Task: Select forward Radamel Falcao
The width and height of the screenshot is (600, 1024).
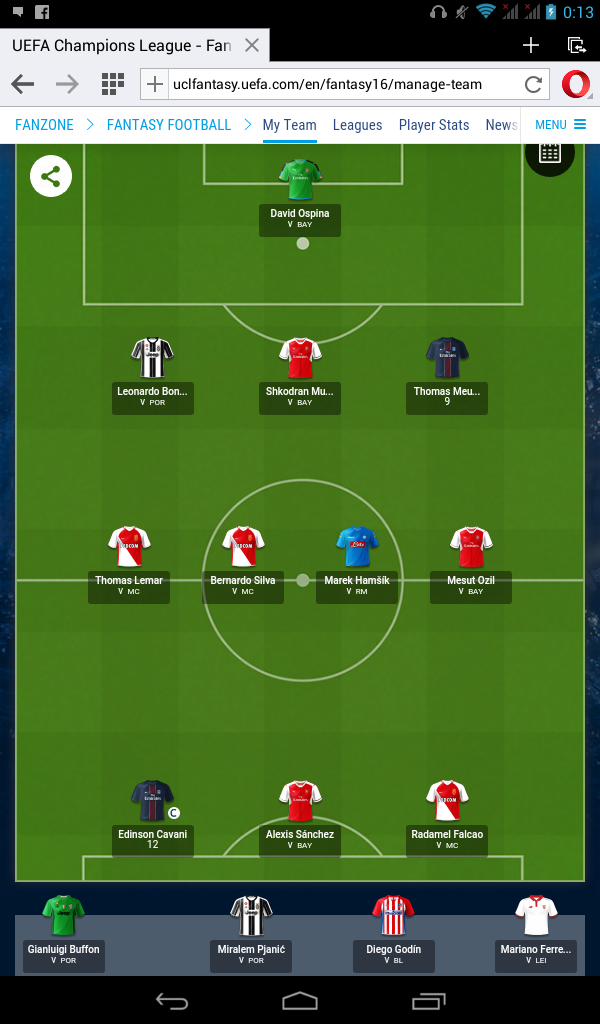Action: coord(447,801)
